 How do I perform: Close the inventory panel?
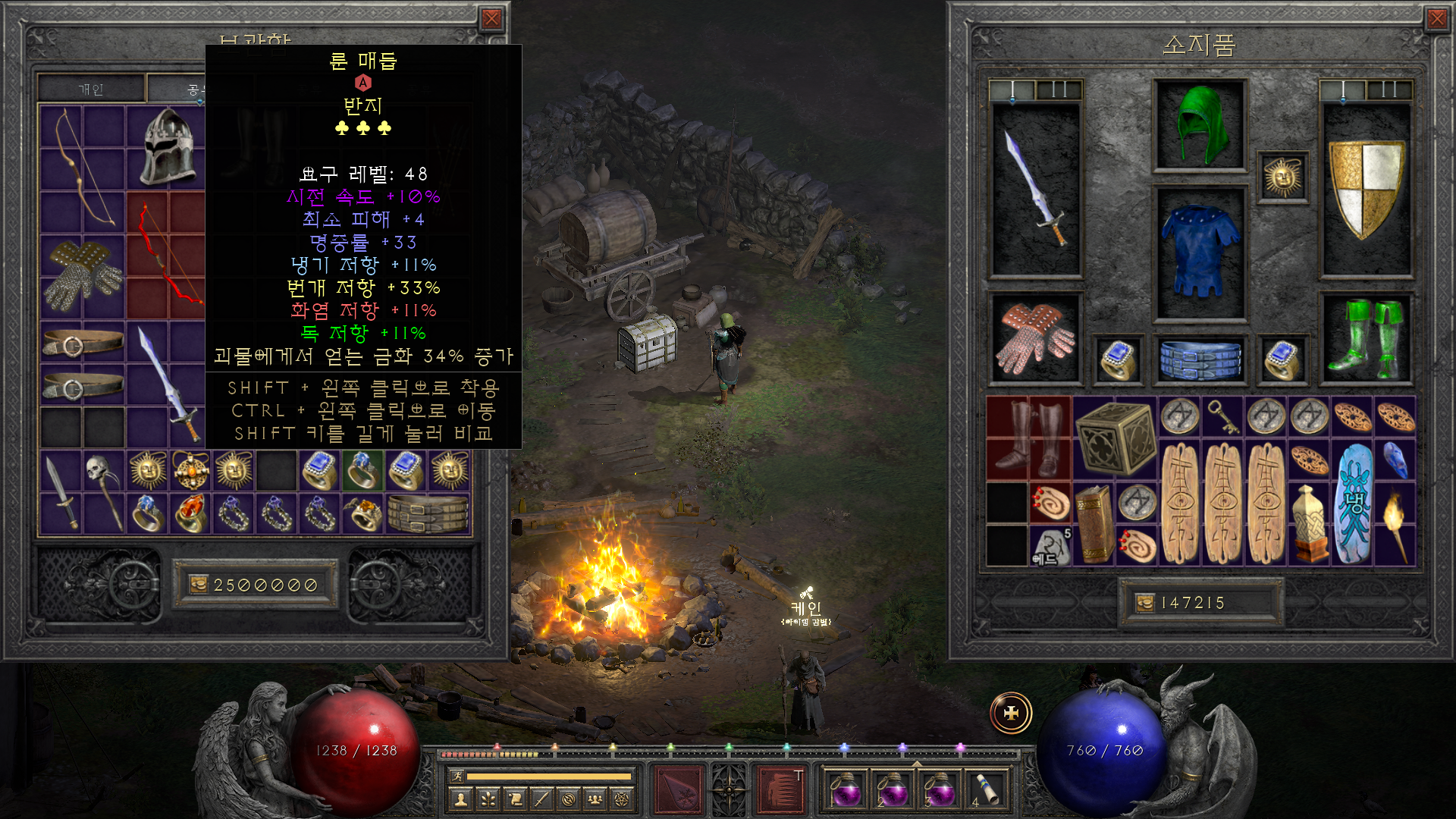pos(1436,19)
